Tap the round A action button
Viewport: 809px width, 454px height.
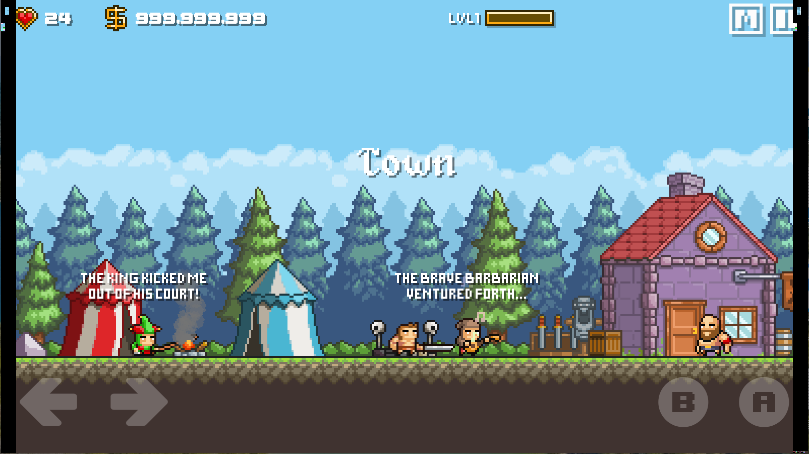point(763,402)
